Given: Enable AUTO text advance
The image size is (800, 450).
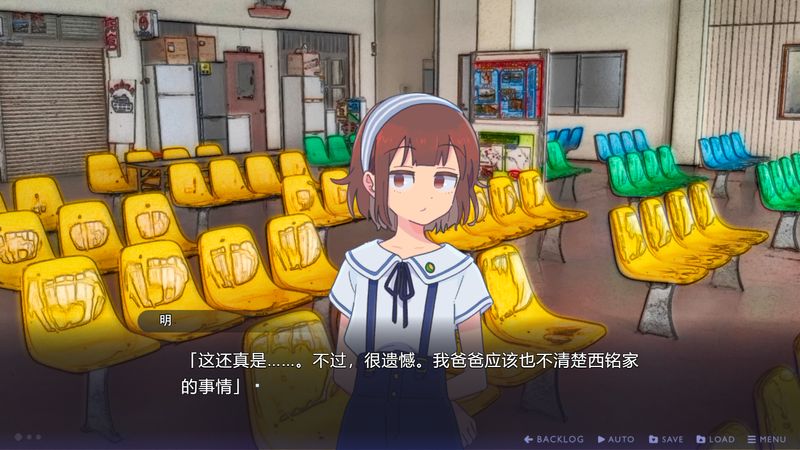Looking at the screenshot, I should [x=616, y=439].
